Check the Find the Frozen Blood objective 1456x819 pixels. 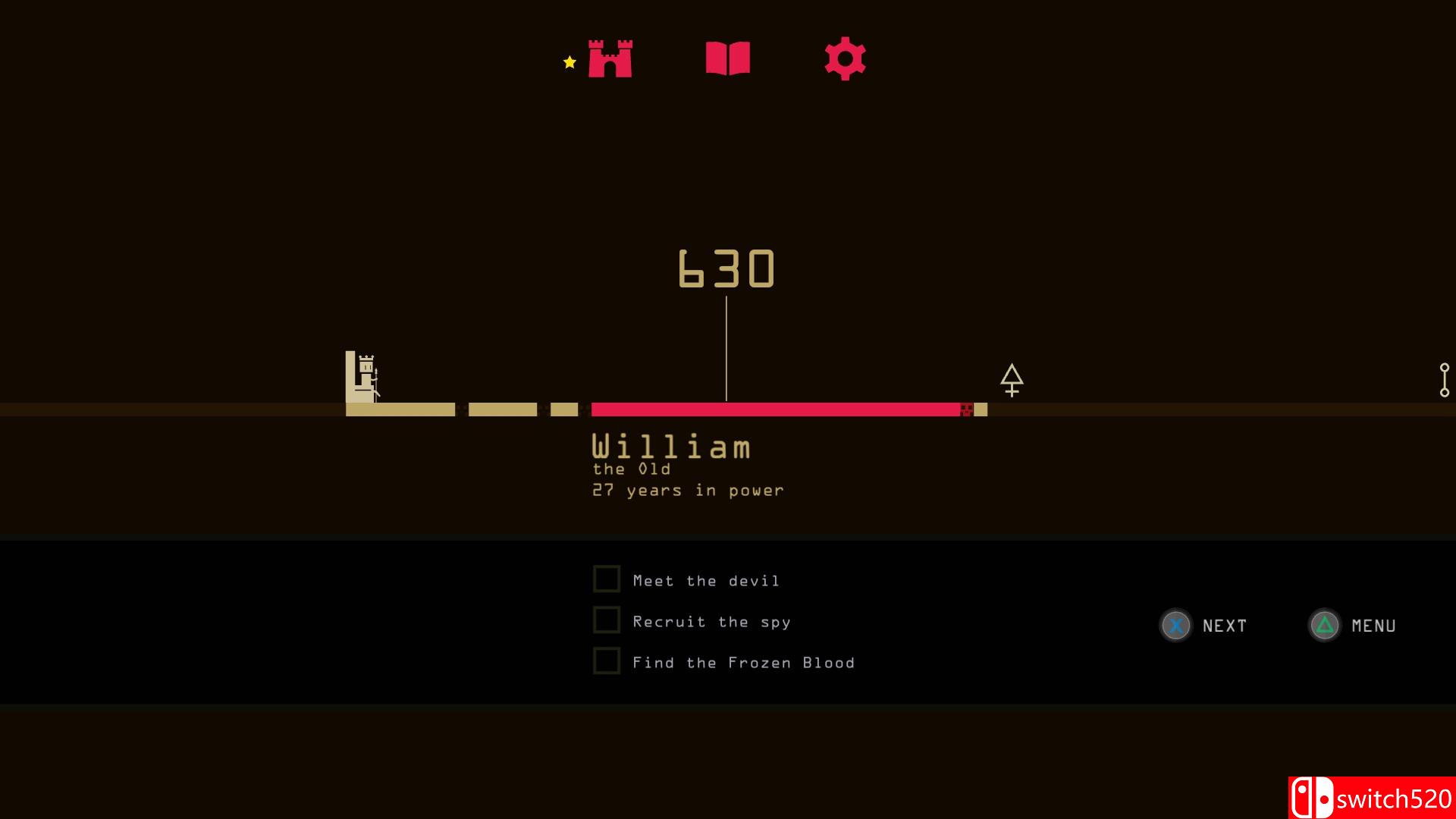click(x=607, y=661)
